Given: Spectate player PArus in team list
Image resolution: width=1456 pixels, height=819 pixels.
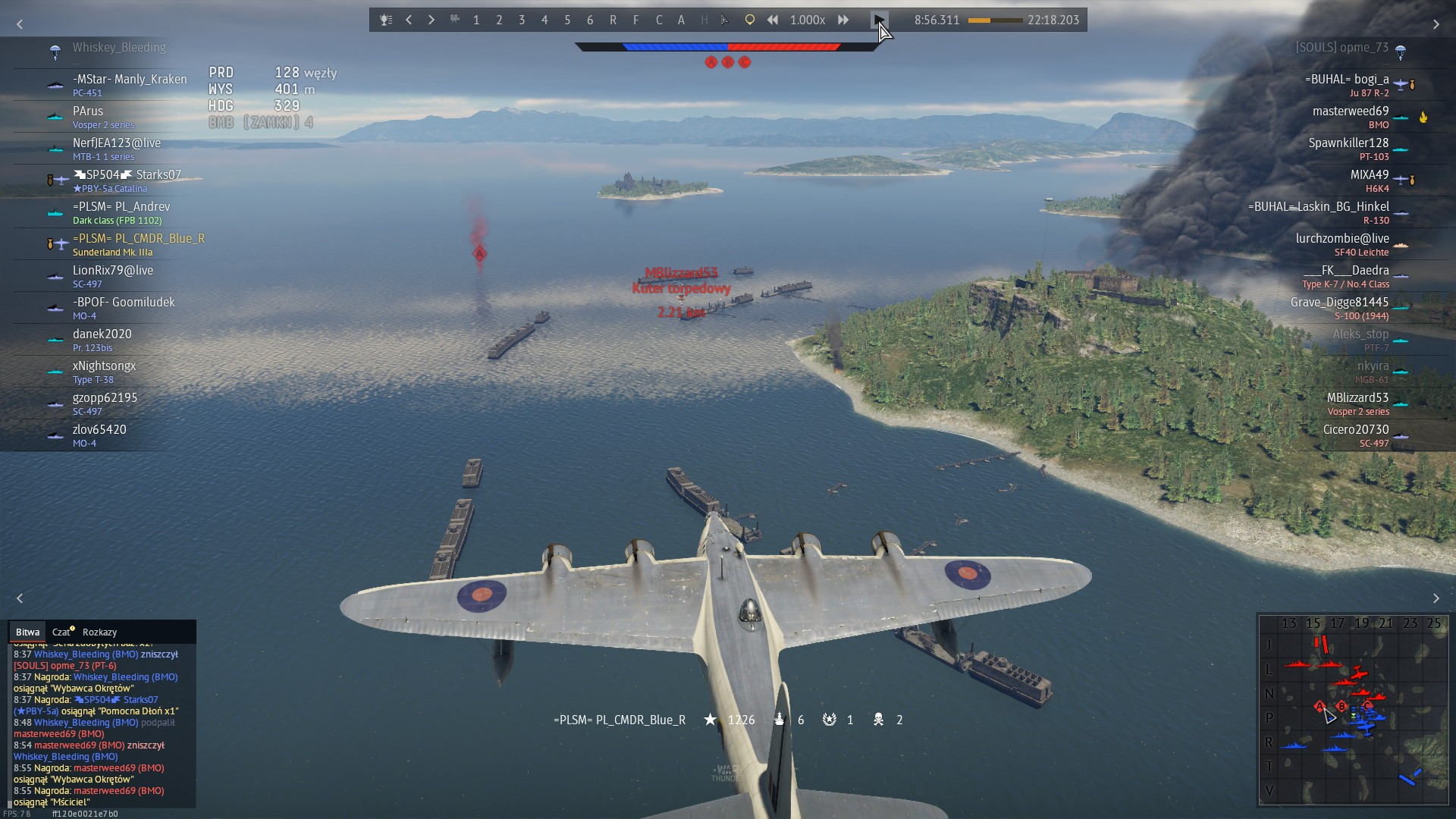Looking at the screenshot, I should [88, 111].
